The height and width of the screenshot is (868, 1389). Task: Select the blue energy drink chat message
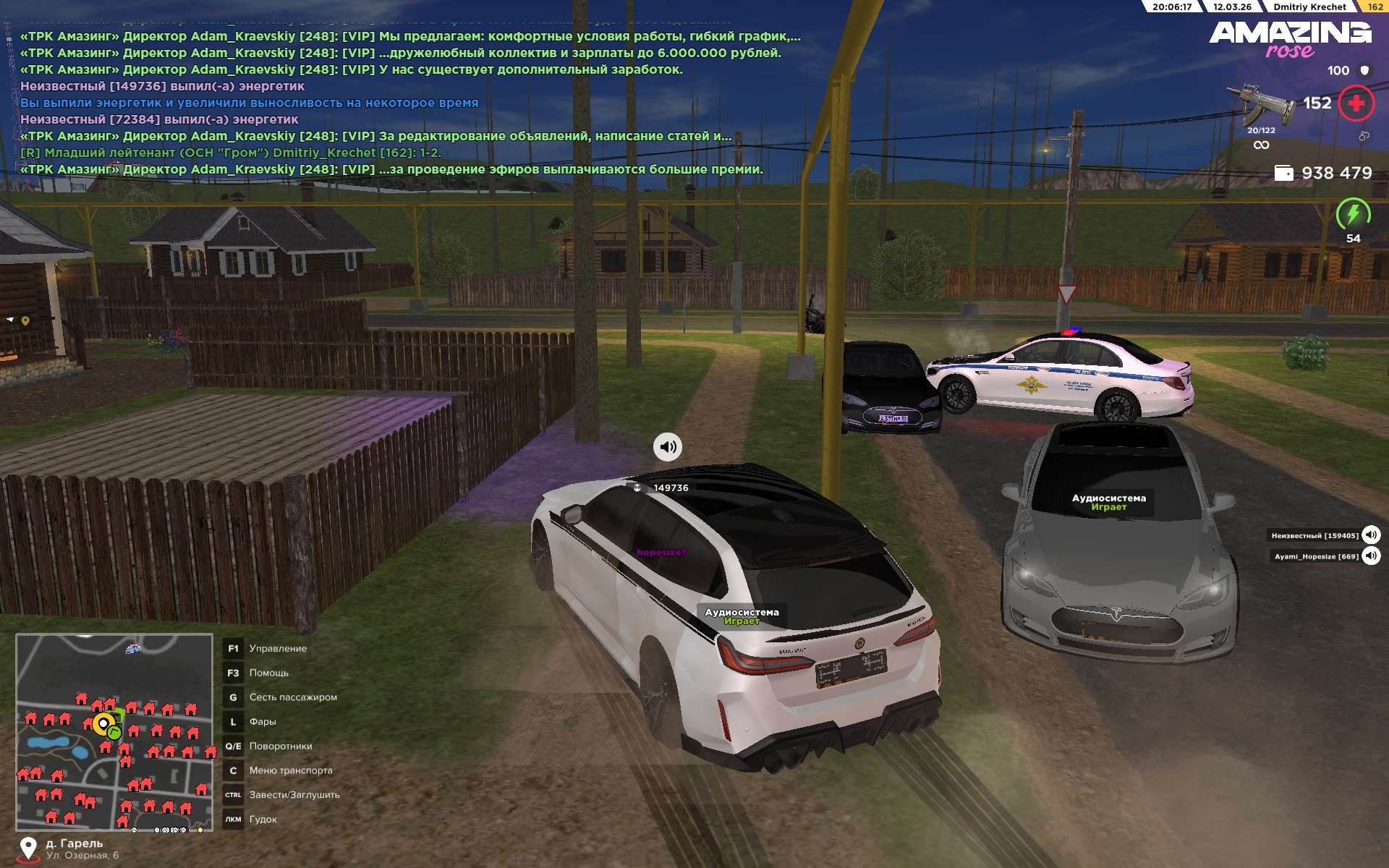(x=250, y=103)
